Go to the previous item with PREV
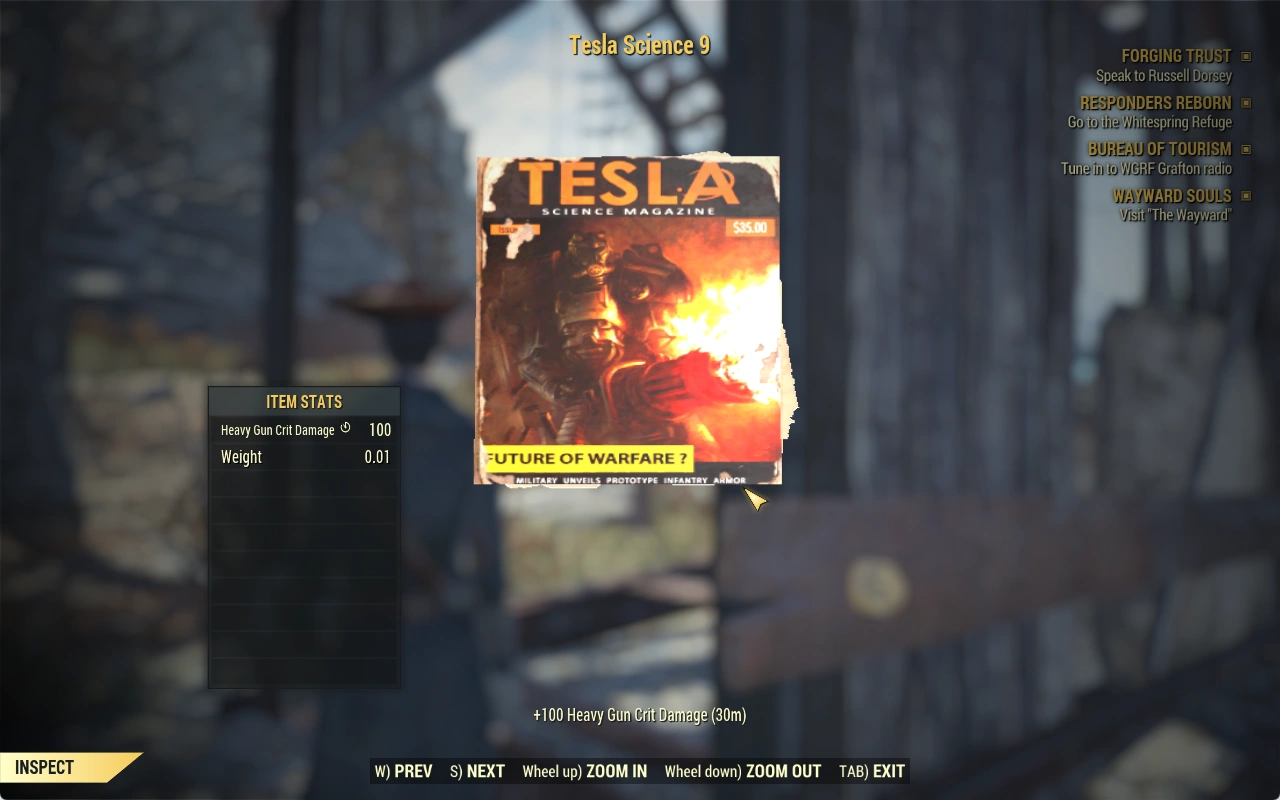1280x800 pixels. click(x=404, y=771)
